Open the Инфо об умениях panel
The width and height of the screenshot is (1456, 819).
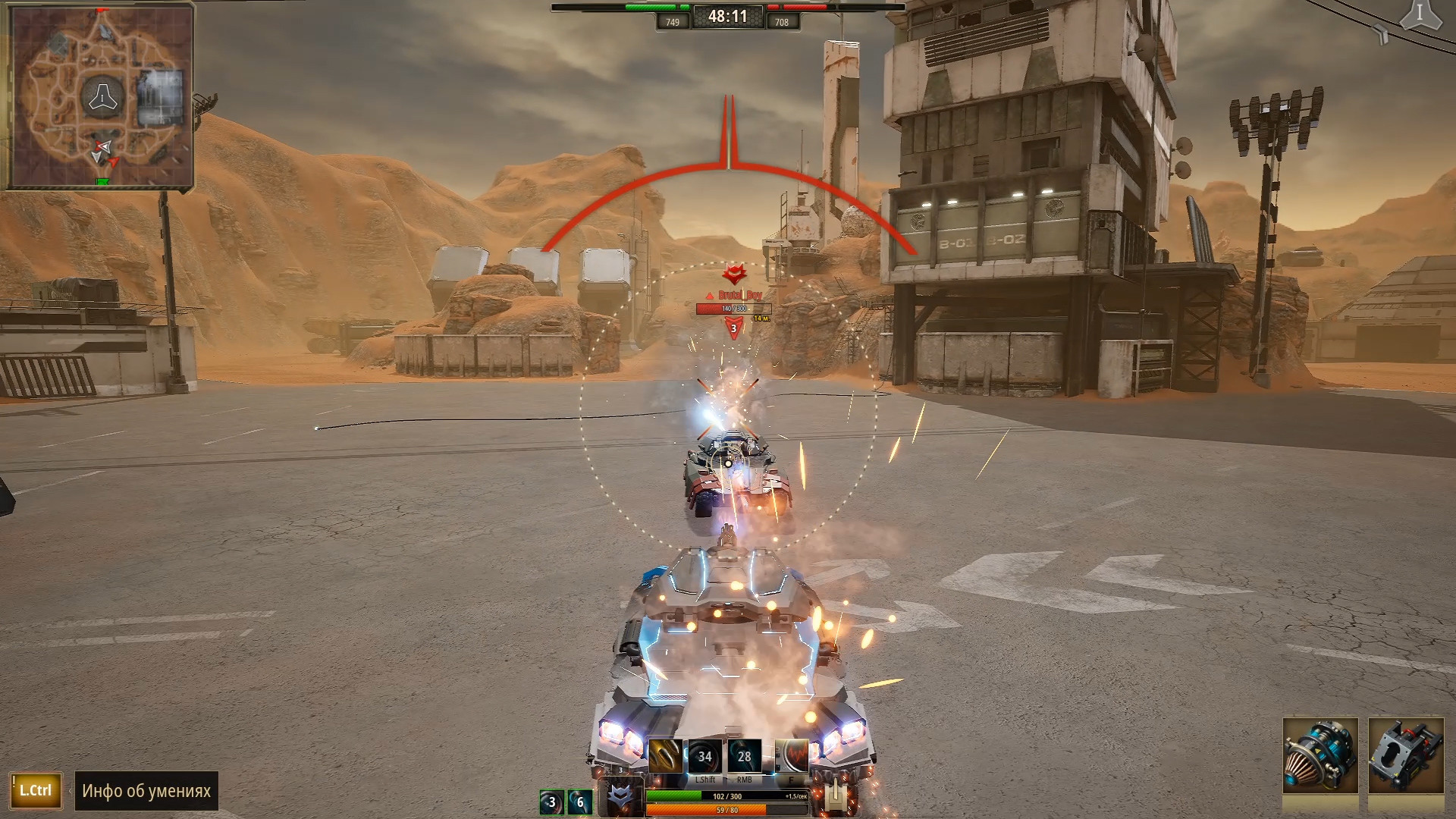146,791
